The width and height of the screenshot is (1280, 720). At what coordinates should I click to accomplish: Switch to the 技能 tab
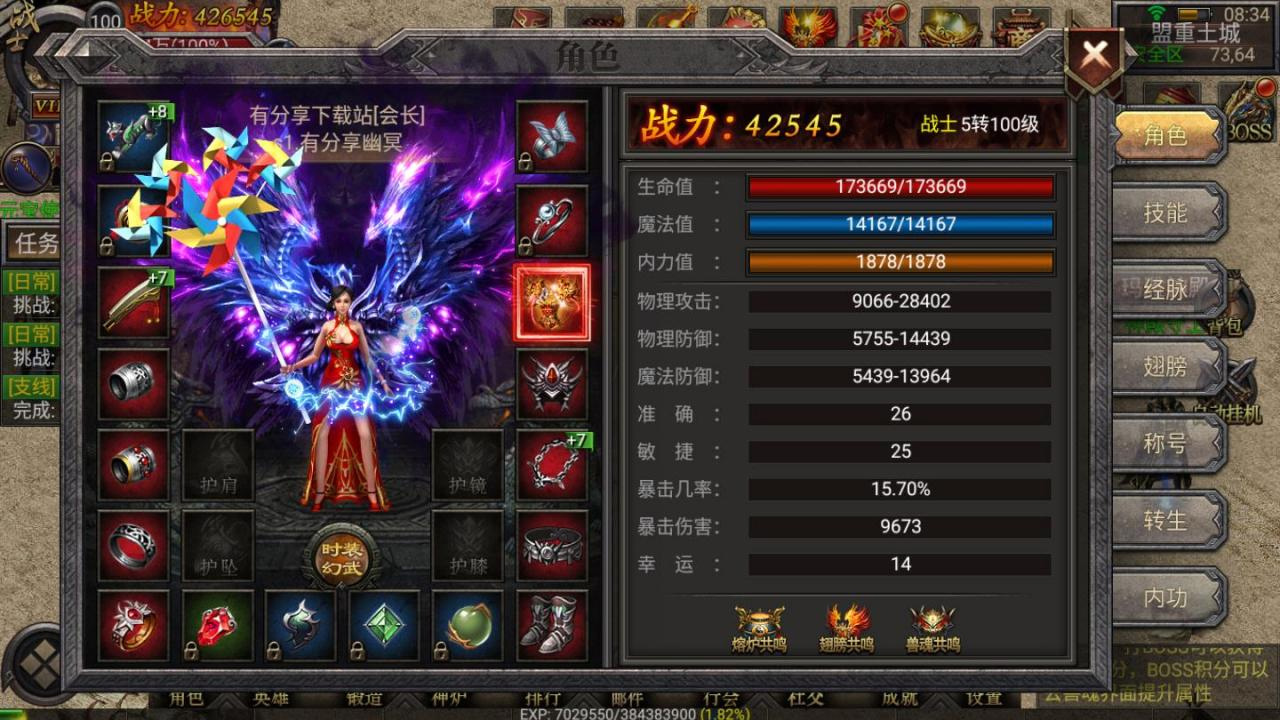1166,212
